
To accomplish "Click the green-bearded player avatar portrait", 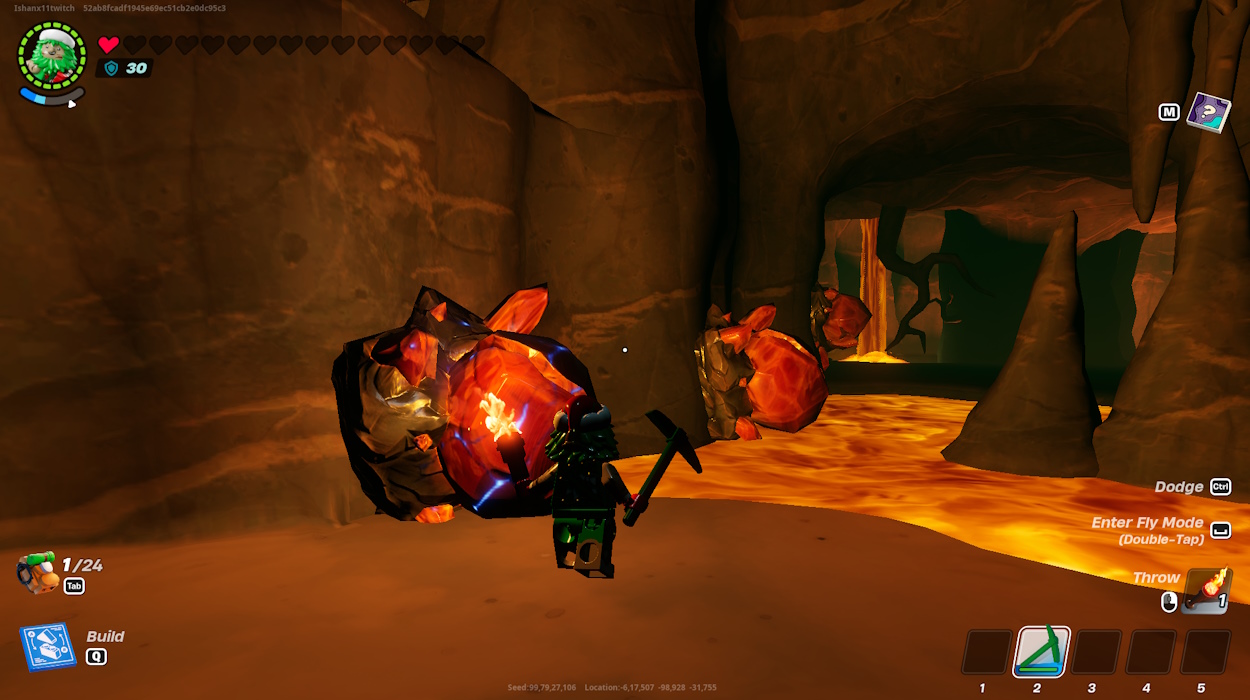I will click(52, 55).
